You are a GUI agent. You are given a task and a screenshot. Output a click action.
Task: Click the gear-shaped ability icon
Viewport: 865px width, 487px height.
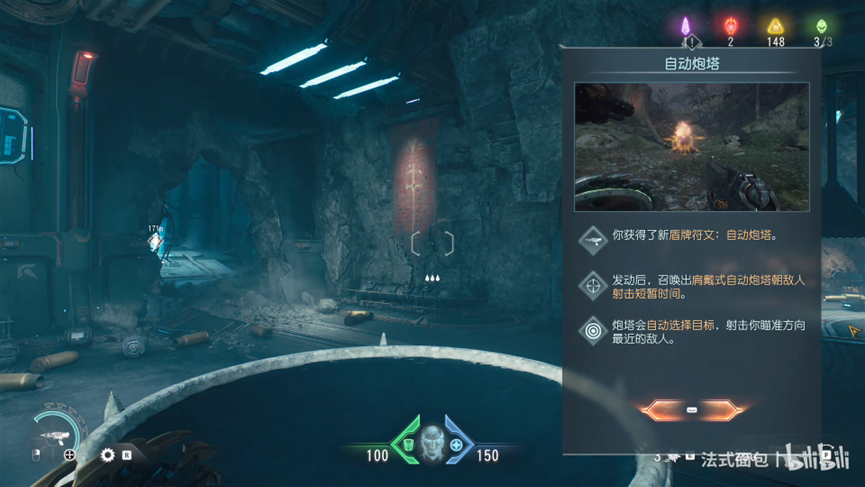pyautogui.click(x=108, y=455)
